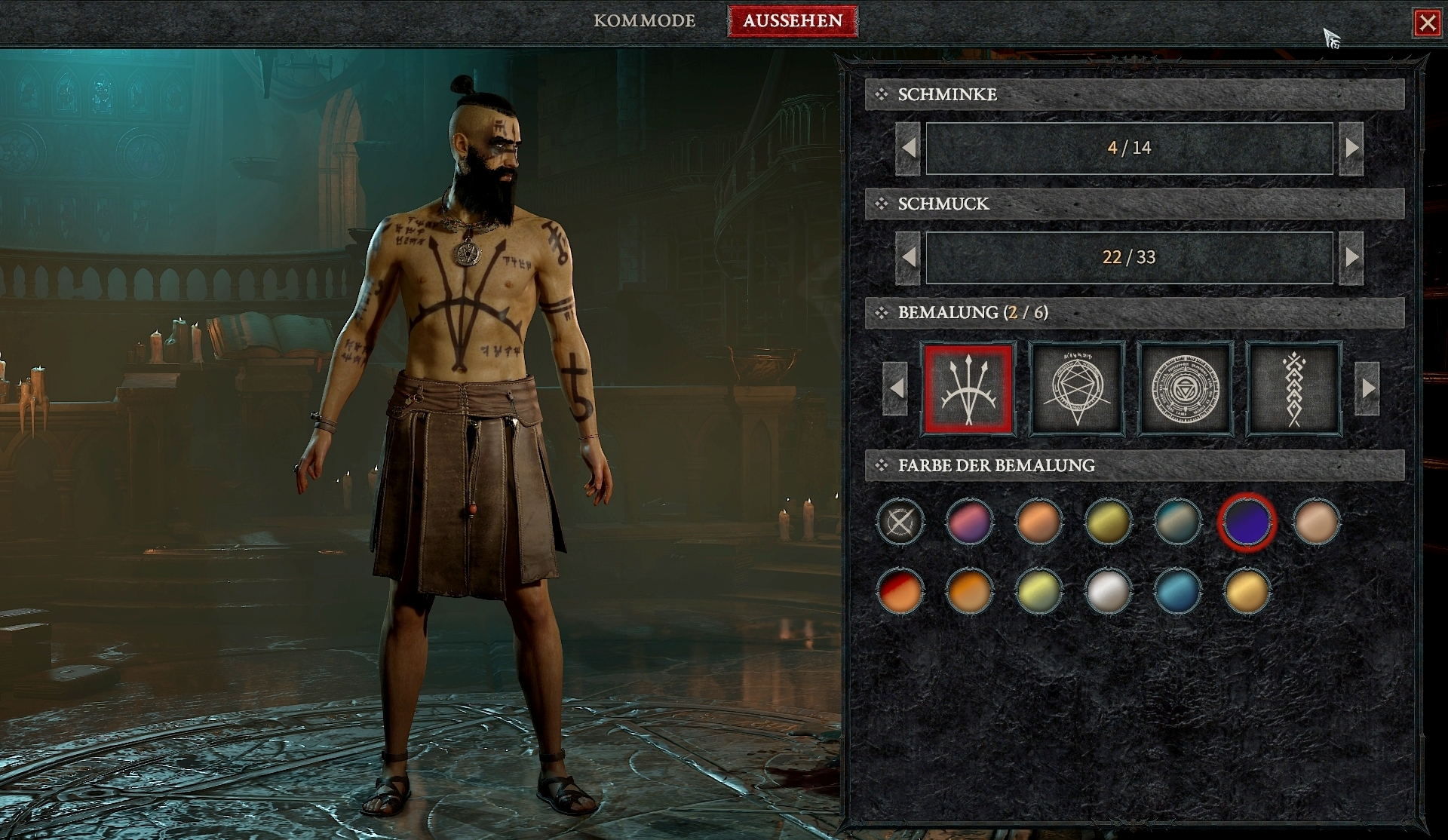Viewport: 1448px width, 840px height.
Task: Switch to the AUSSEHEN tab
Action: click(x=793, y=21)
